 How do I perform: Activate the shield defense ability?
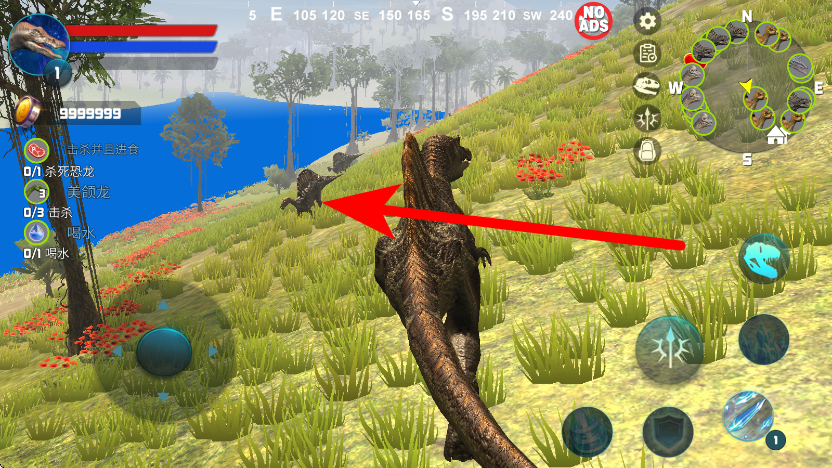pyautogui.click(x=668, y=431)
